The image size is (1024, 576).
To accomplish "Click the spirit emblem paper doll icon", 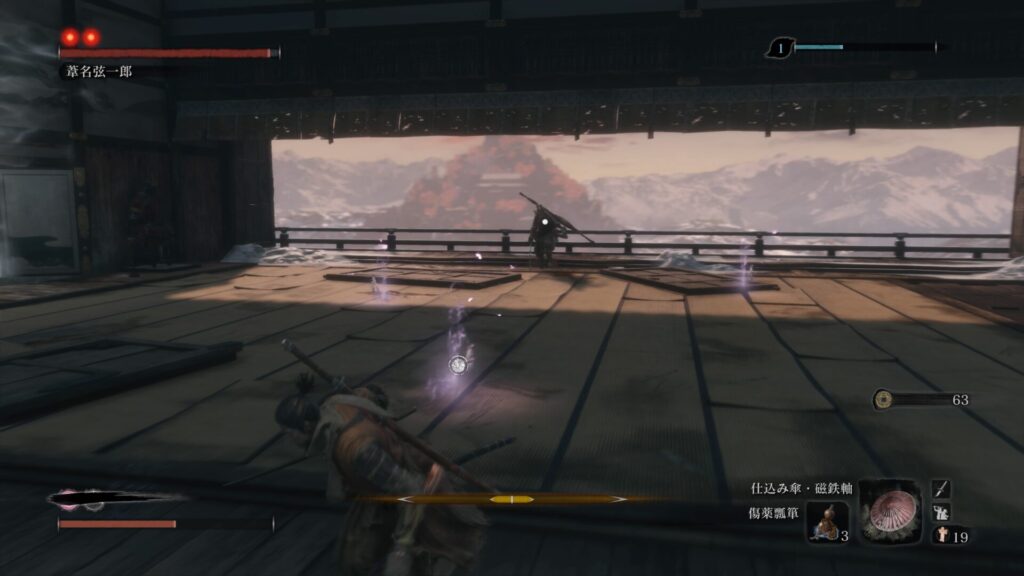I will [x=941, y=536].
